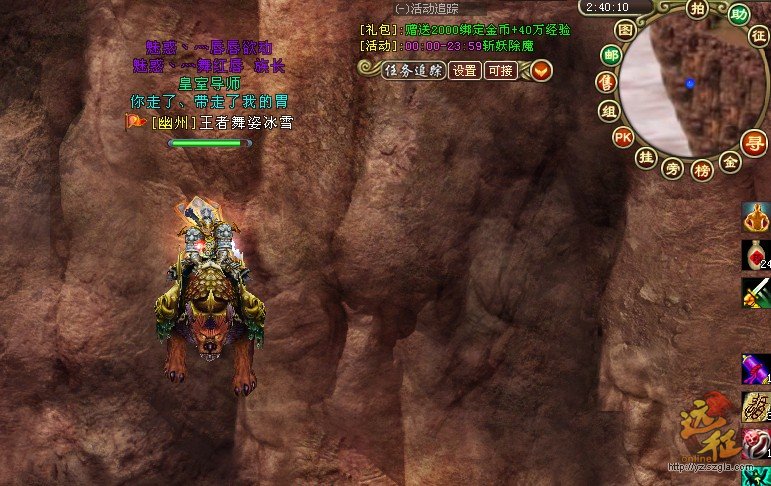Activate the 挂 auto-play button
The image size is (771, 486).
(646, 156)
